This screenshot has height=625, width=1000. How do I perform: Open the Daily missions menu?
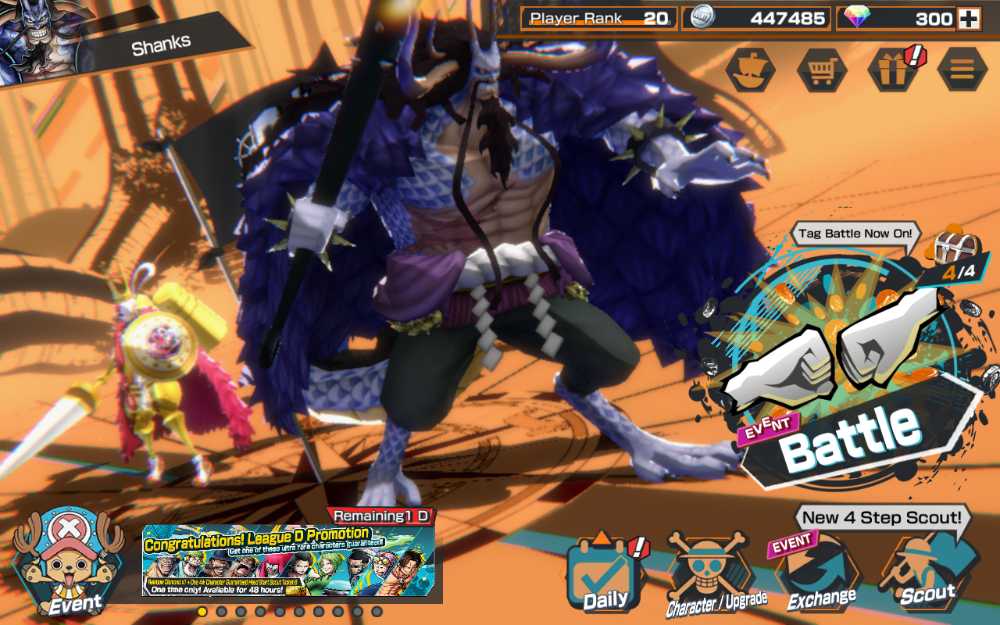pos(604,575)
